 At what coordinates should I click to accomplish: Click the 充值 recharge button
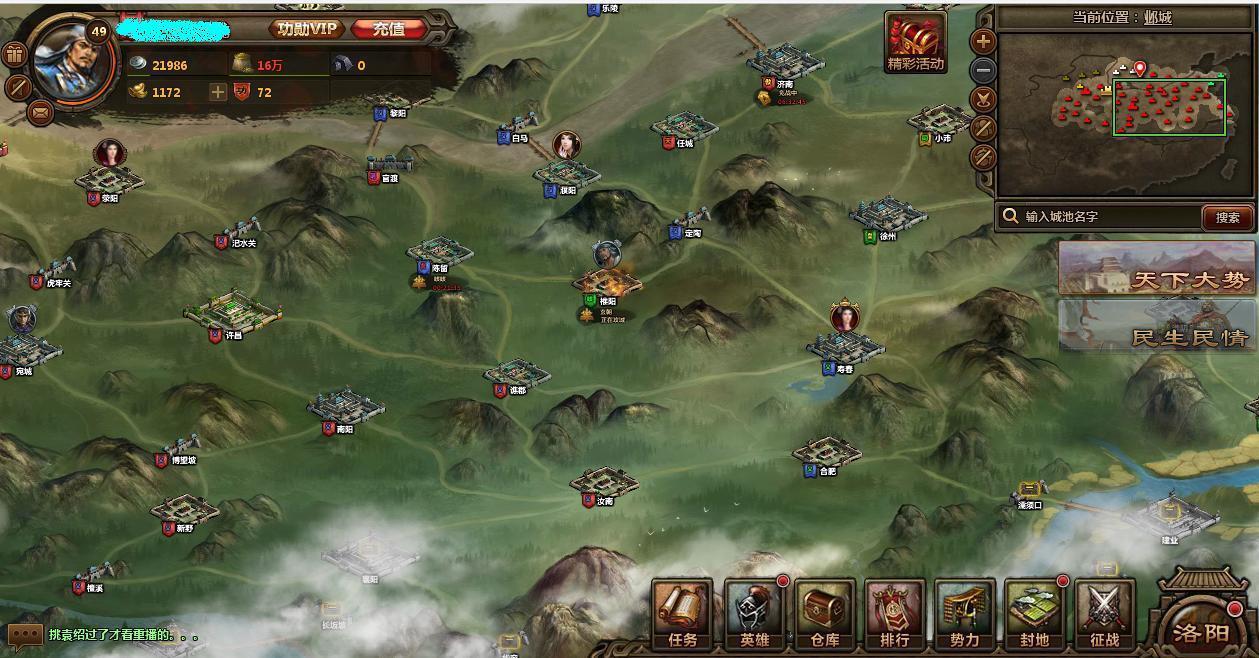[389, 29]
